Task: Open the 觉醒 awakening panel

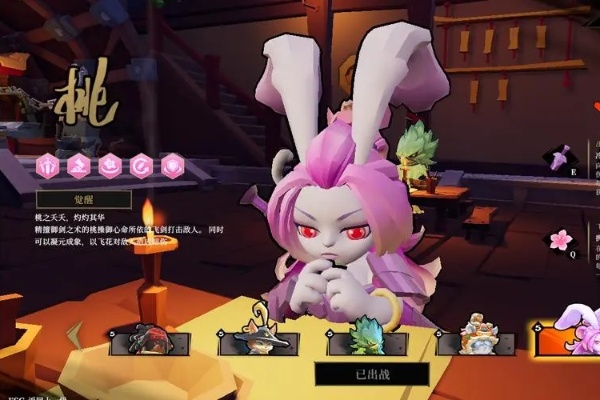Action: pyautogui.click(x=84, y=199)
